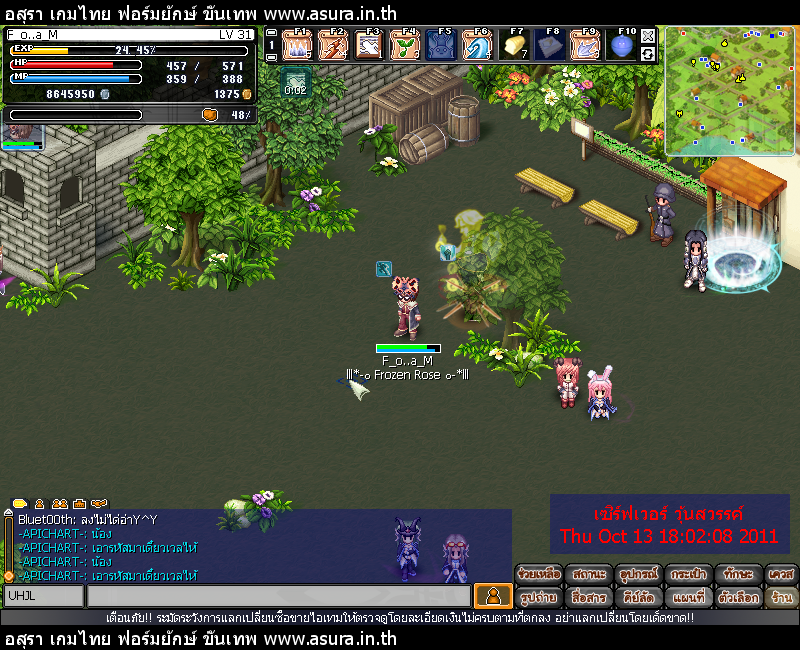The height and width of the screenshot is (650, 800).
Task: Use the bread item in slot F7
Action: [513, 46]
